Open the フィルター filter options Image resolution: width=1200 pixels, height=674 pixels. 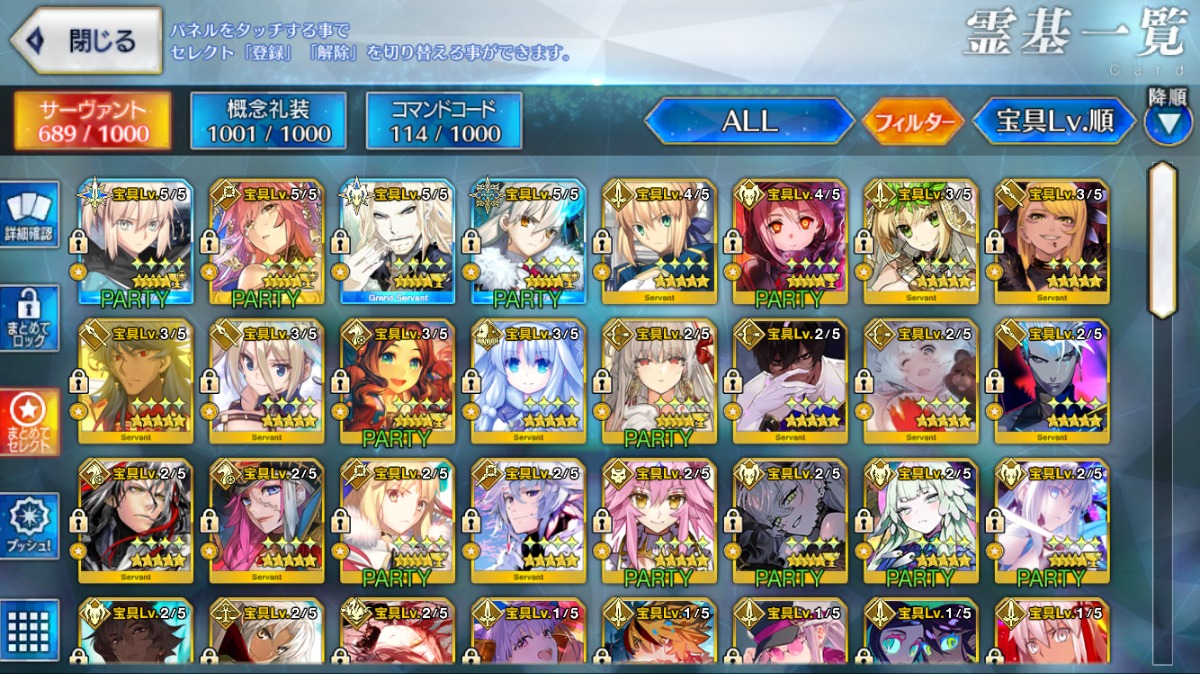point(913,122)
